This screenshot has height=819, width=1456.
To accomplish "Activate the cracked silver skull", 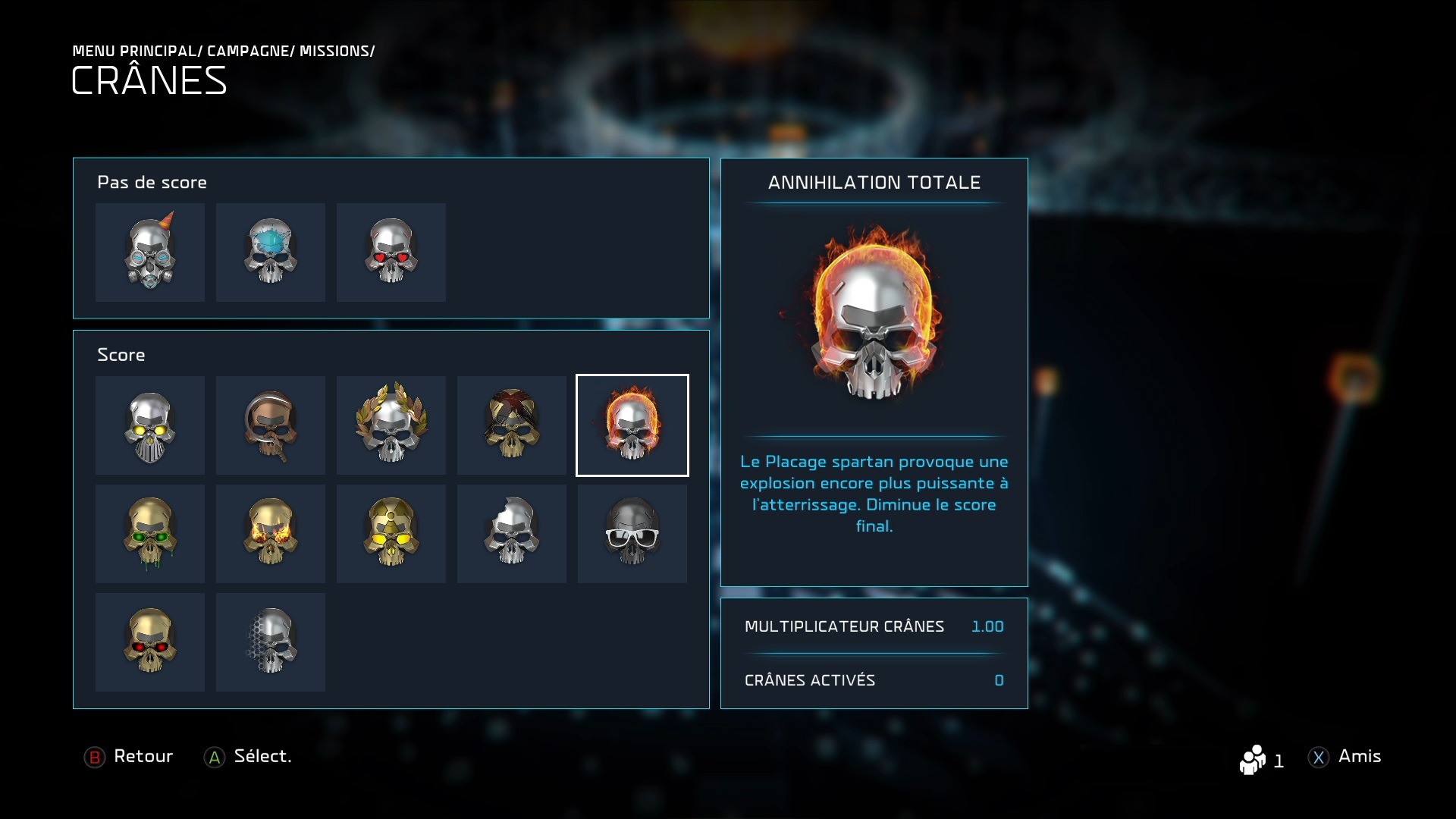I will (x=512, y=534).
